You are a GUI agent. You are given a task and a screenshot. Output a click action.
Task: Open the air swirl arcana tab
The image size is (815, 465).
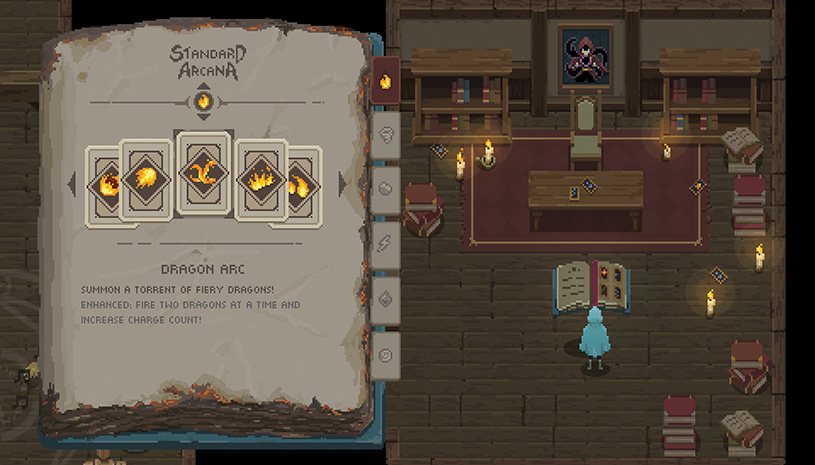click(386, 133)
